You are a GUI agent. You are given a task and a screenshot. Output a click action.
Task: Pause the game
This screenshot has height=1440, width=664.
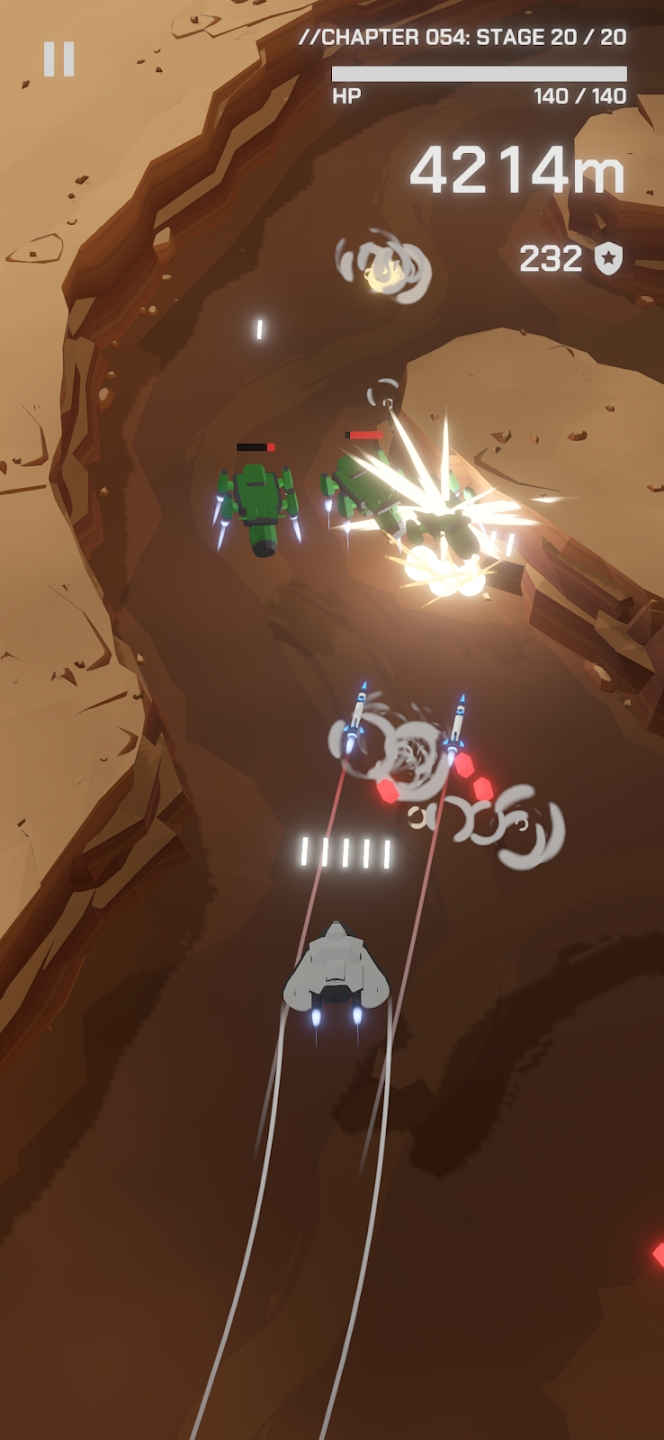click(x=59, y=59)
